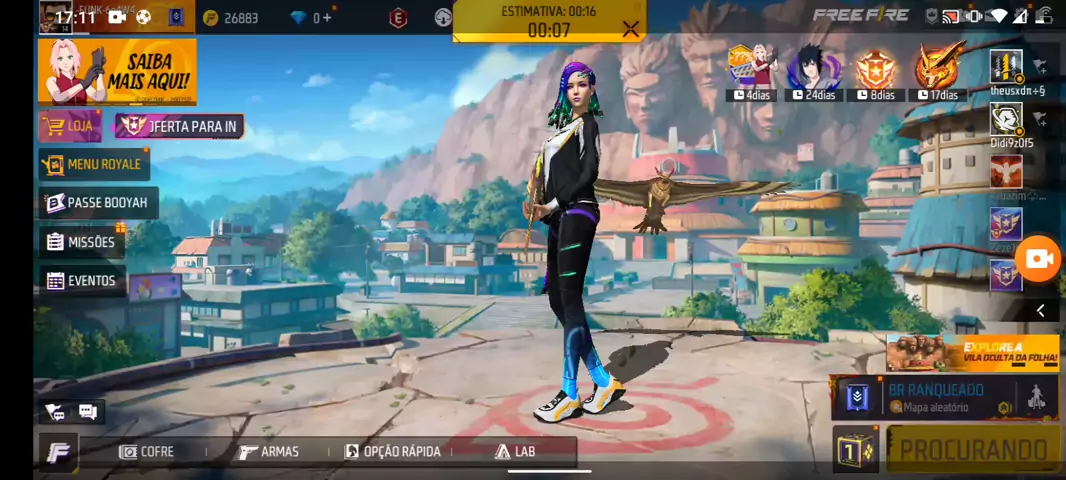Viewport: 1066px width, 480px height.
Task: Open the Eventos calendar
Action: click(82, 281)
